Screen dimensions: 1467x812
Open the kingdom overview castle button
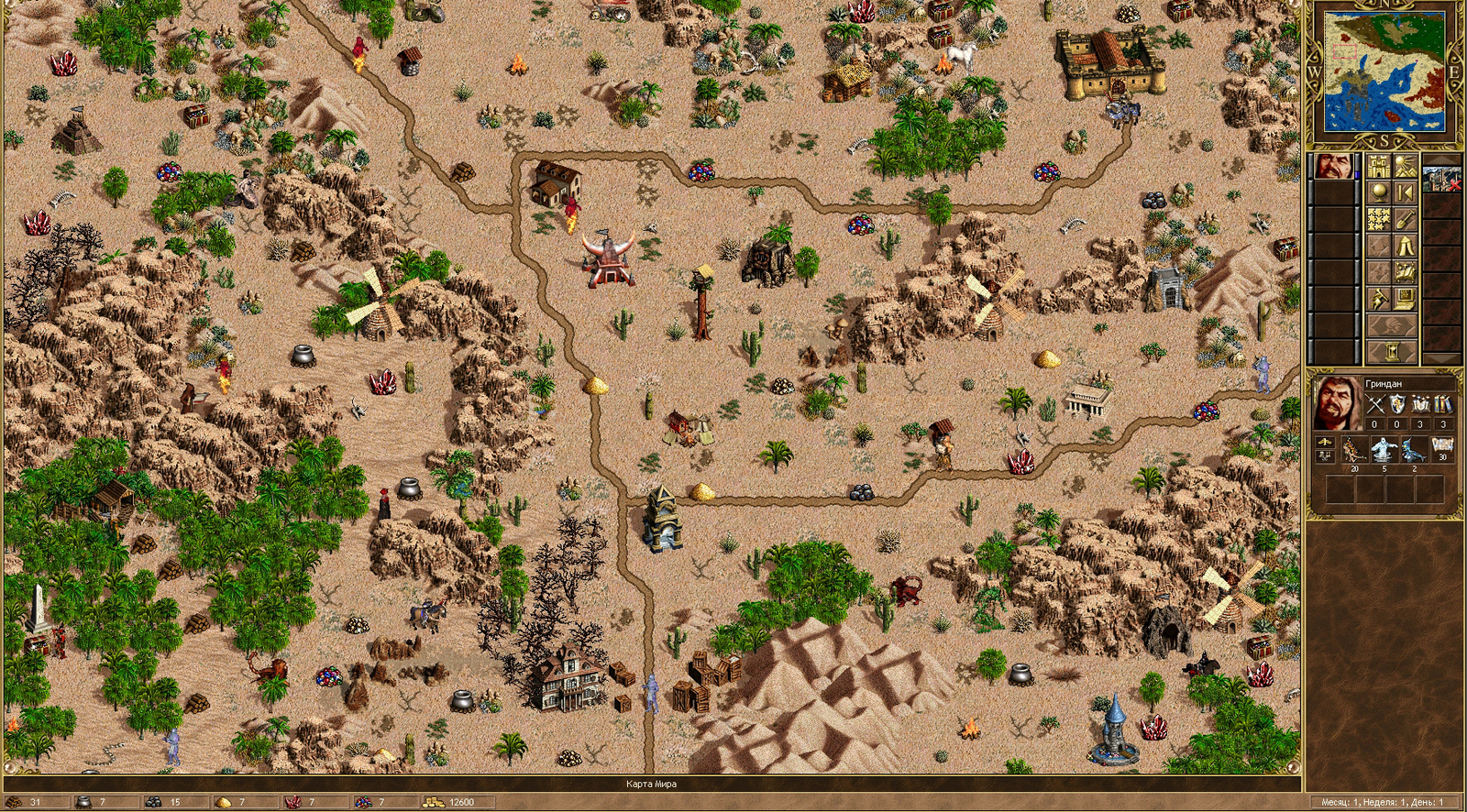pyautogui.click(x=1378, y=166)
